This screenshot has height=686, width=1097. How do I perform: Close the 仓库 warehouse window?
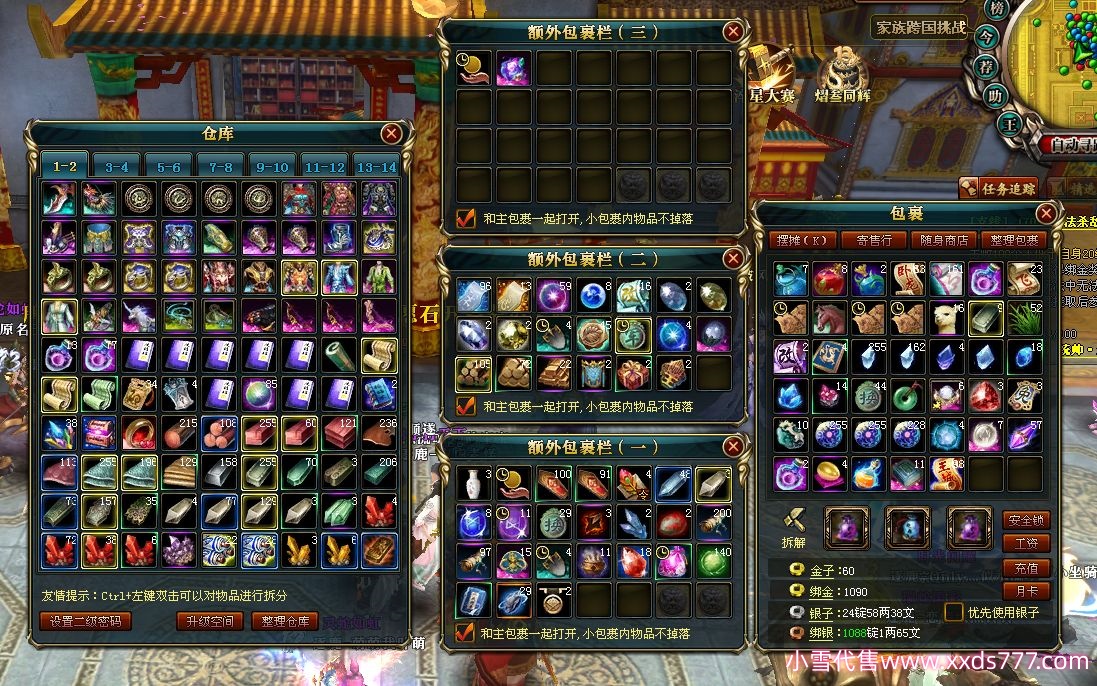(x=391, y=133)
